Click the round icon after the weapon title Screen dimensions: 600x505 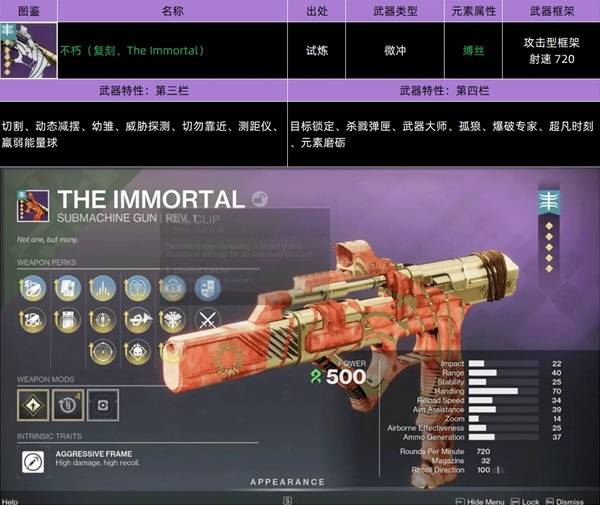click(260, 198)
